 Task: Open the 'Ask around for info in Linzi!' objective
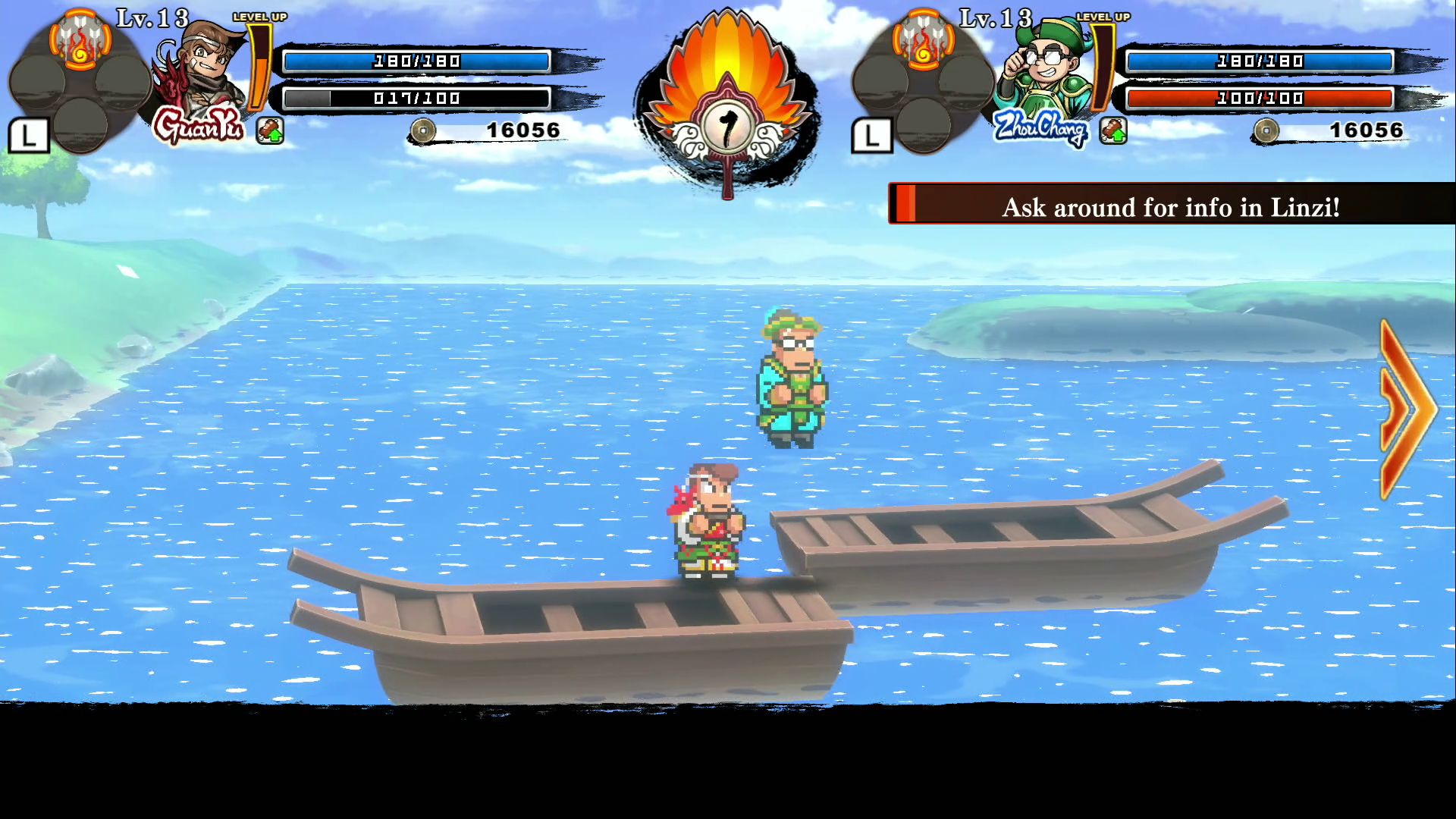click(x=1170, y=205)
